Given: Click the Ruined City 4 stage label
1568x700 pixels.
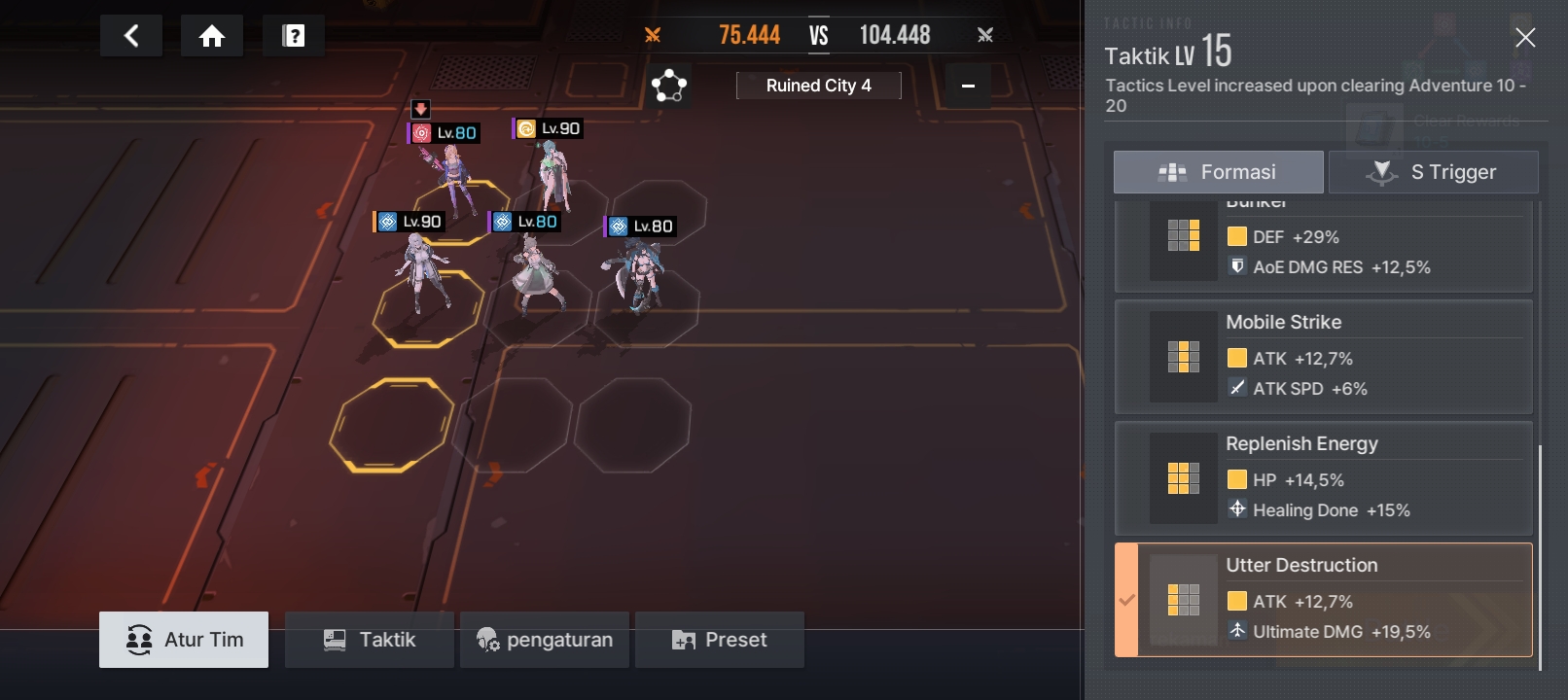Looking at the screenshot, I should tap(818, 86).
